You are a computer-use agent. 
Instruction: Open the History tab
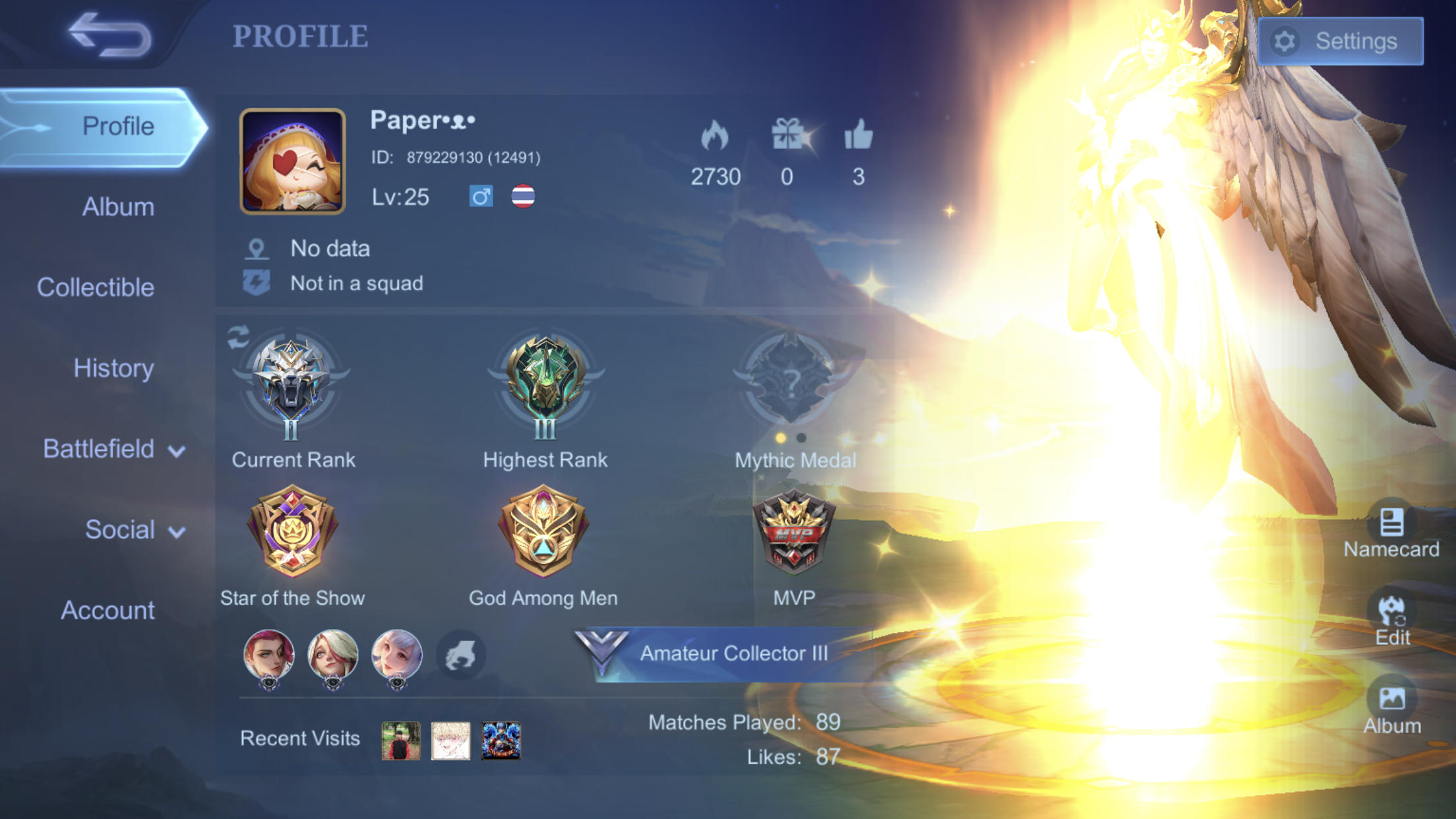113,368
